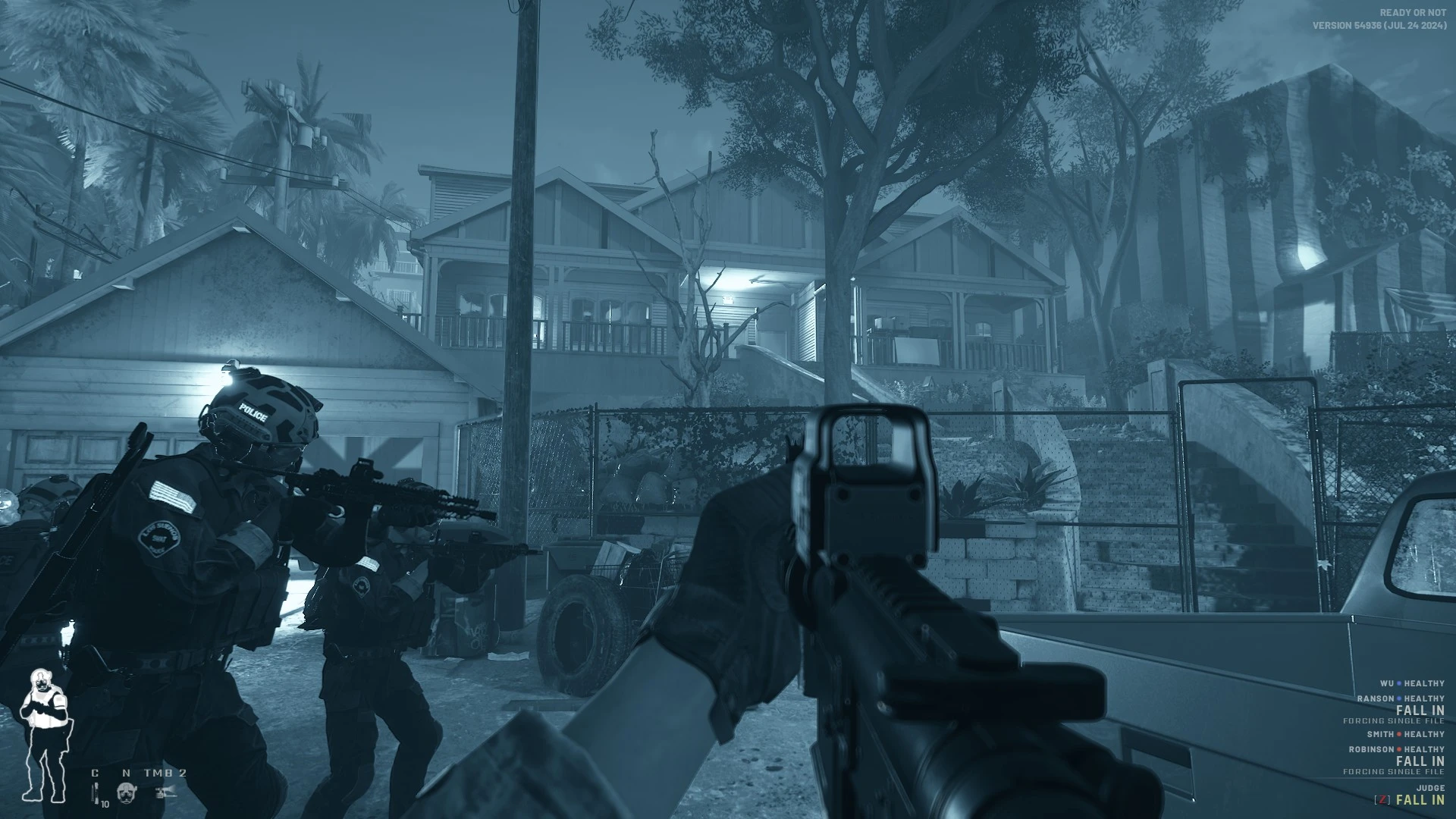Select the grenade launcher icon labeled TMB 2
The width and height of the screenshot is (1456, 819).
click(165, 792)
